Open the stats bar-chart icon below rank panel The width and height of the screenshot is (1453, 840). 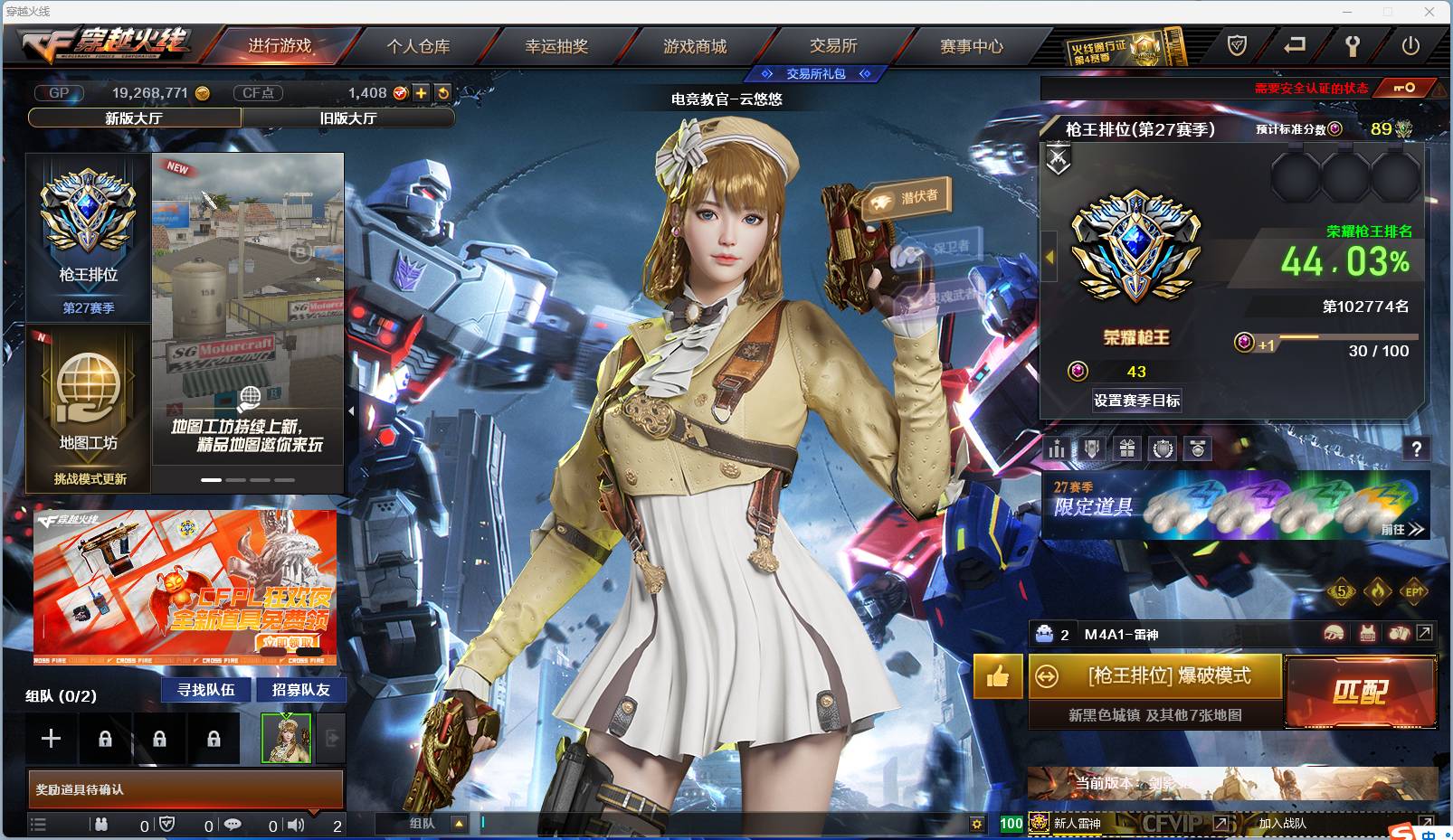[1056, 448]
